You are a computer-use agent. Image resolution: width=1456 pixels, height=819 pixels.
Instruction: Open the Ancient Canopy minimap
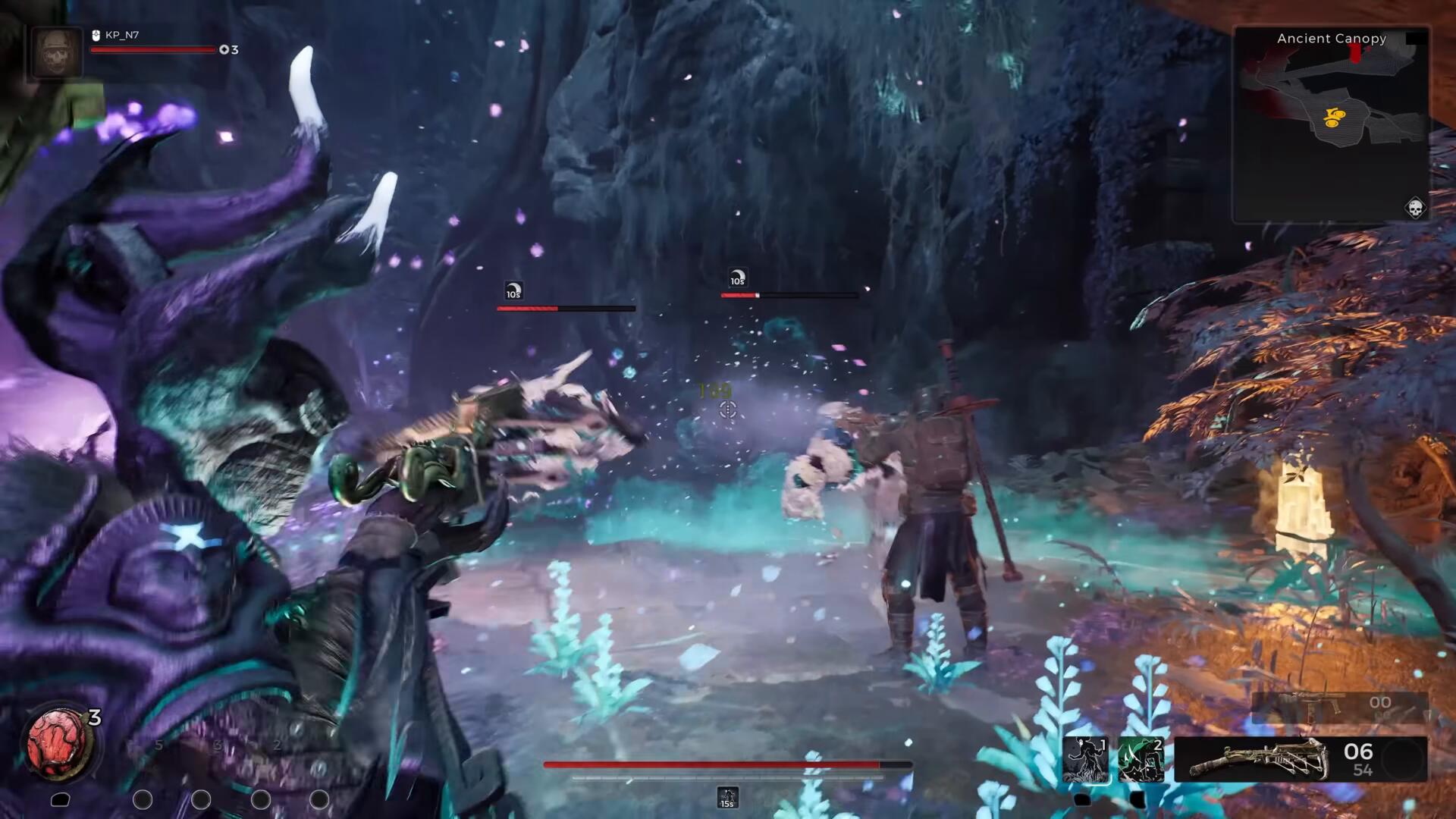(1332, 125)
